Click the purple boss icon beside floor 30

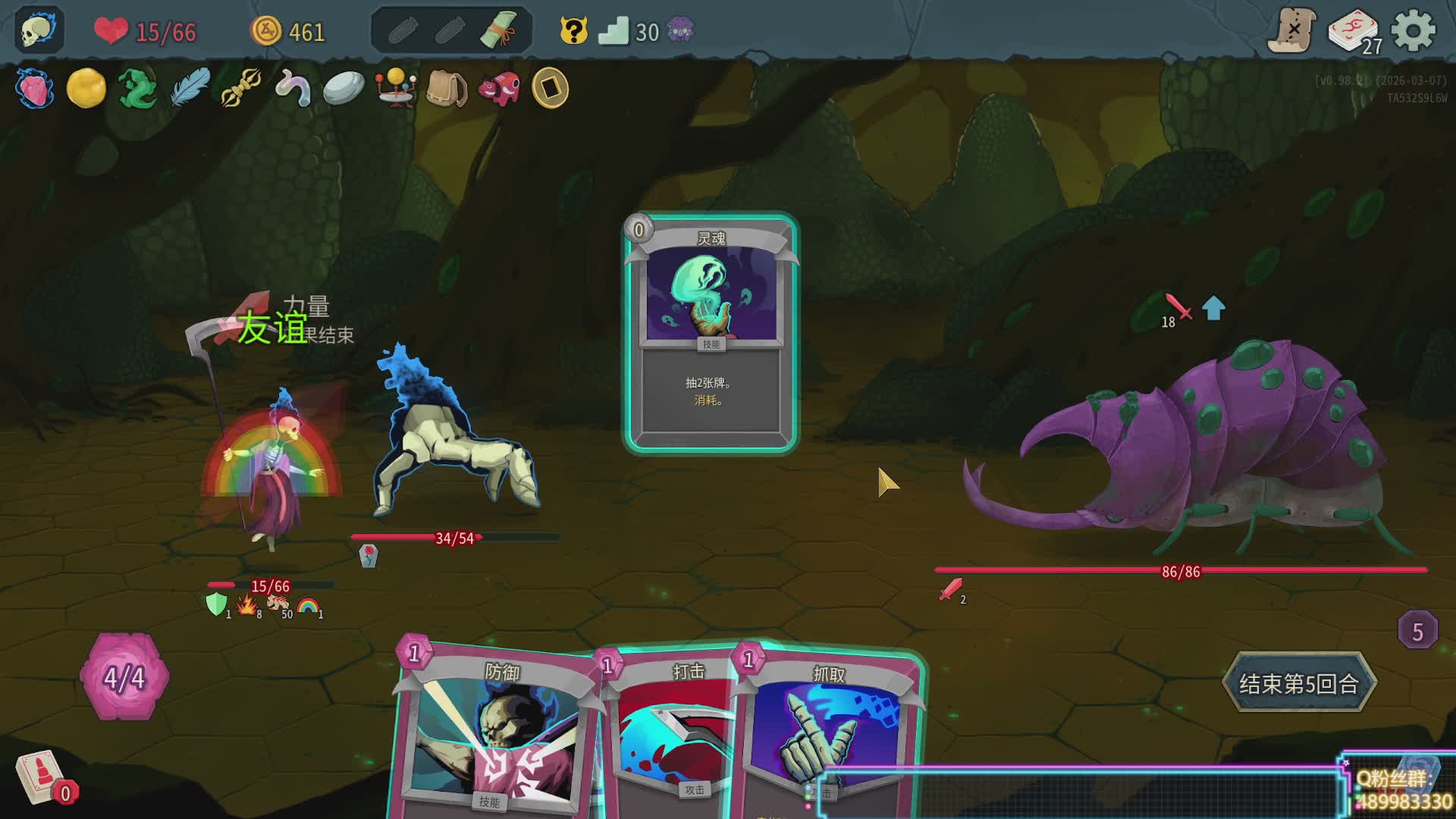point(680,31)
